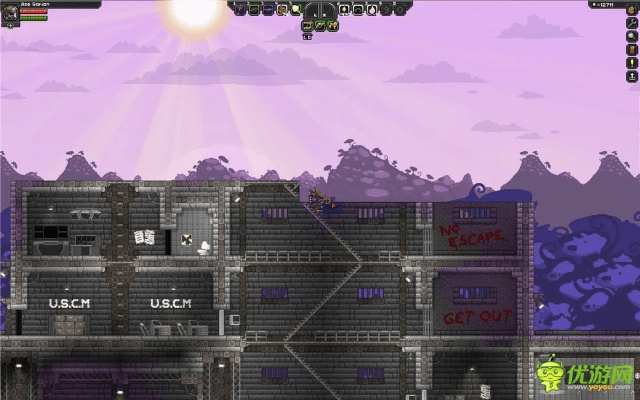Select the first hotbar slot

tap(239, 9)
